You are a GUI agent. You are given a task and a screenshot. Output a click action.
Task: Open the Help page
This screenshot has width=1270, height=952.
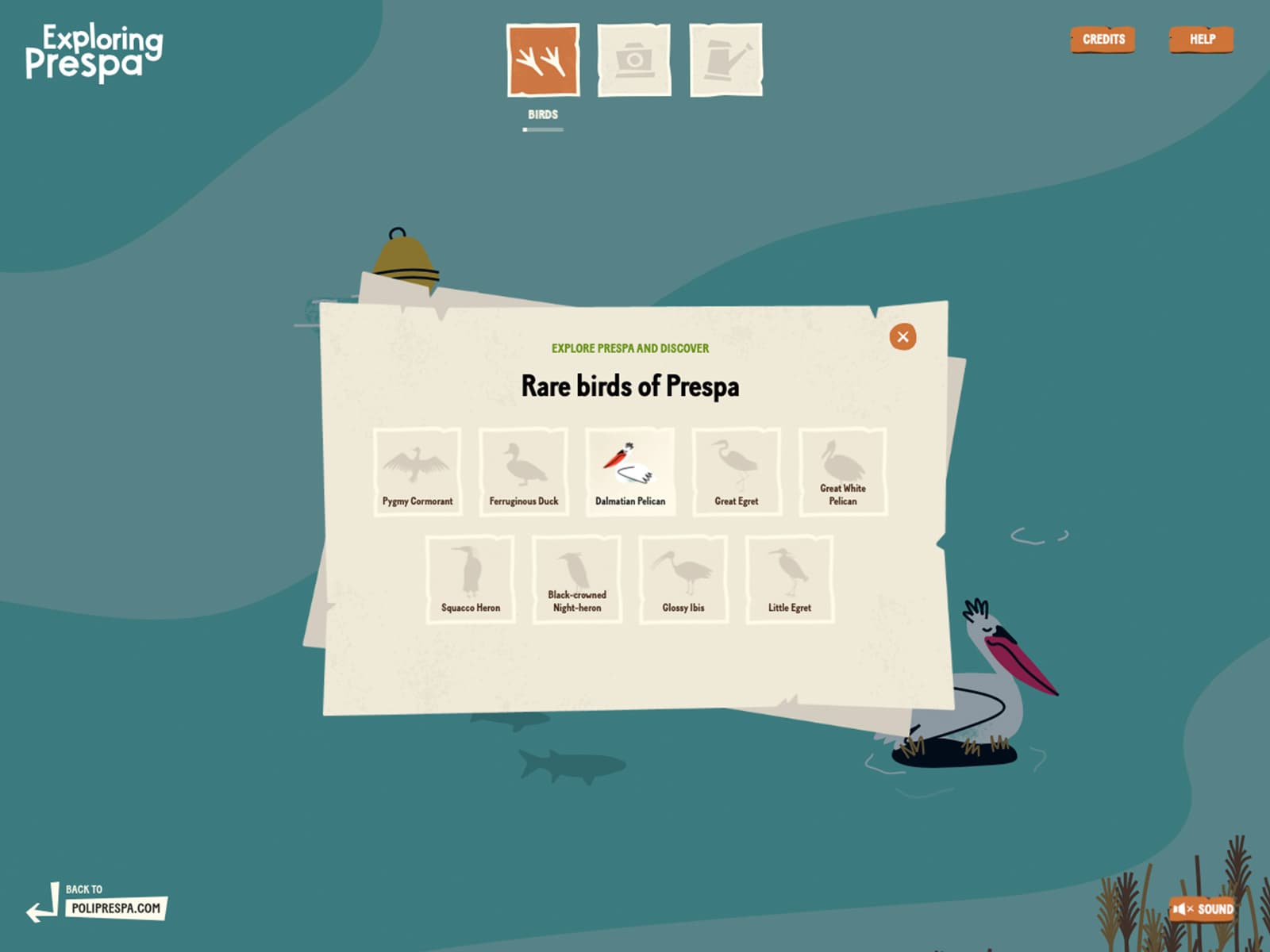[x=1202, y=40]
